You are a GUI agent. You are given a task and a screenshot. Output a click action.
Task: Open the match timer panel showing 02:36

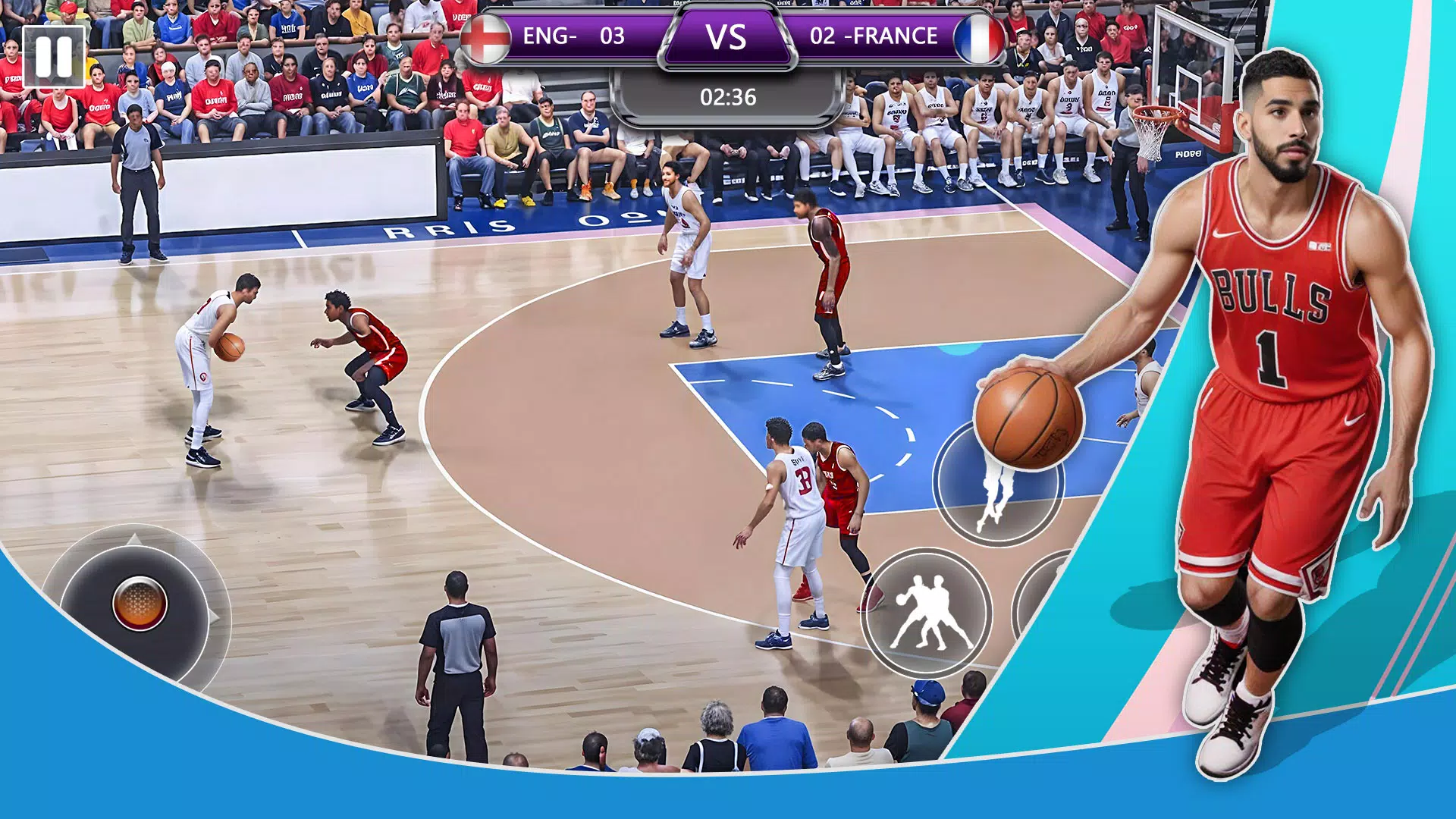point(726,96)
